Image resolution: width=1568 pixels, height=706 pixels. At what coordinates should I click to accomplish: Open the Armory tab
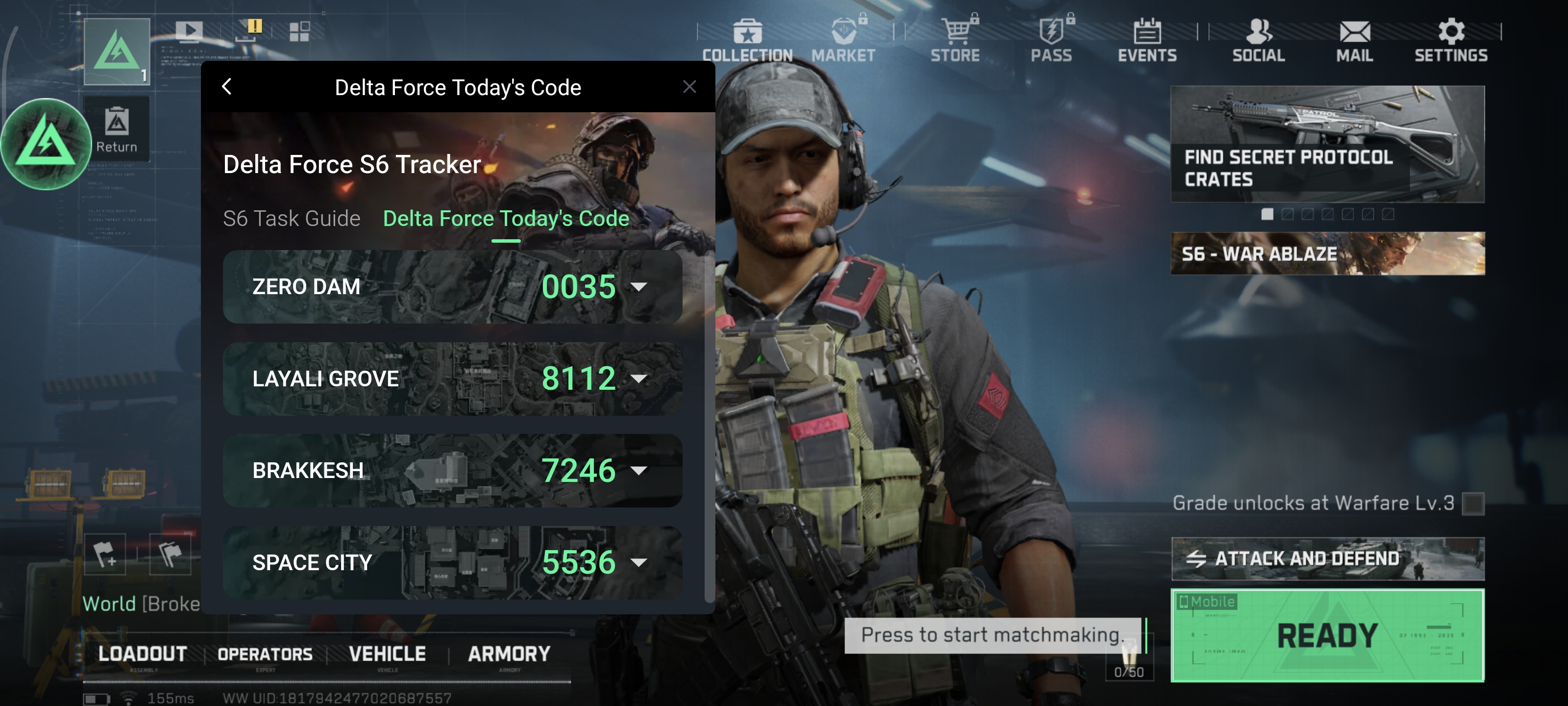point(509,654)
